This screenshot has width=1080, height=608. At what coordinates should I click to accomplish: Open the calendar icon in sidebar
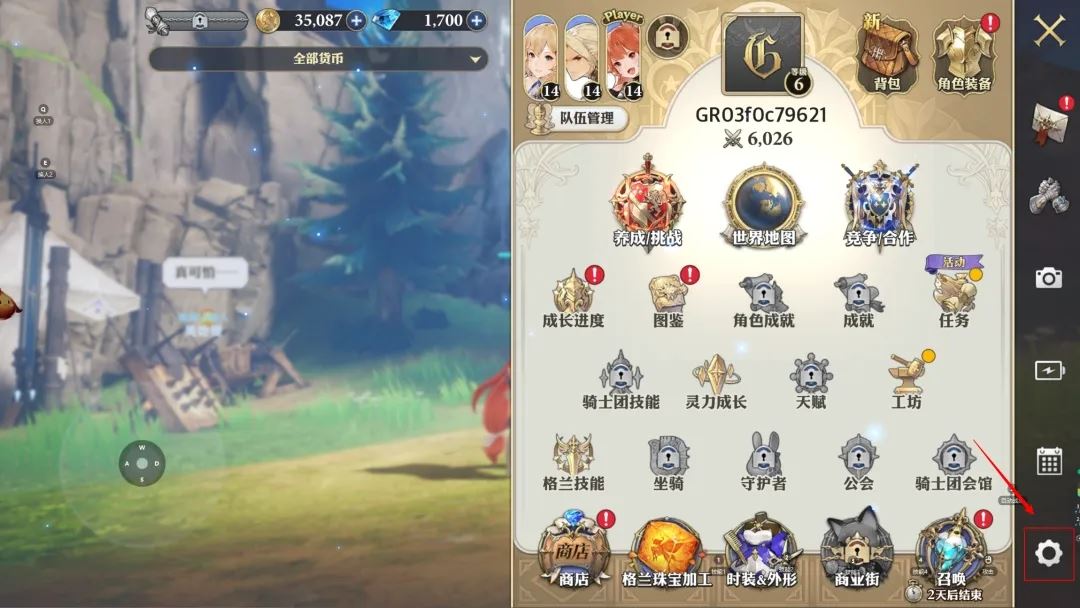pyautogui.click(x=1048, y=461)
